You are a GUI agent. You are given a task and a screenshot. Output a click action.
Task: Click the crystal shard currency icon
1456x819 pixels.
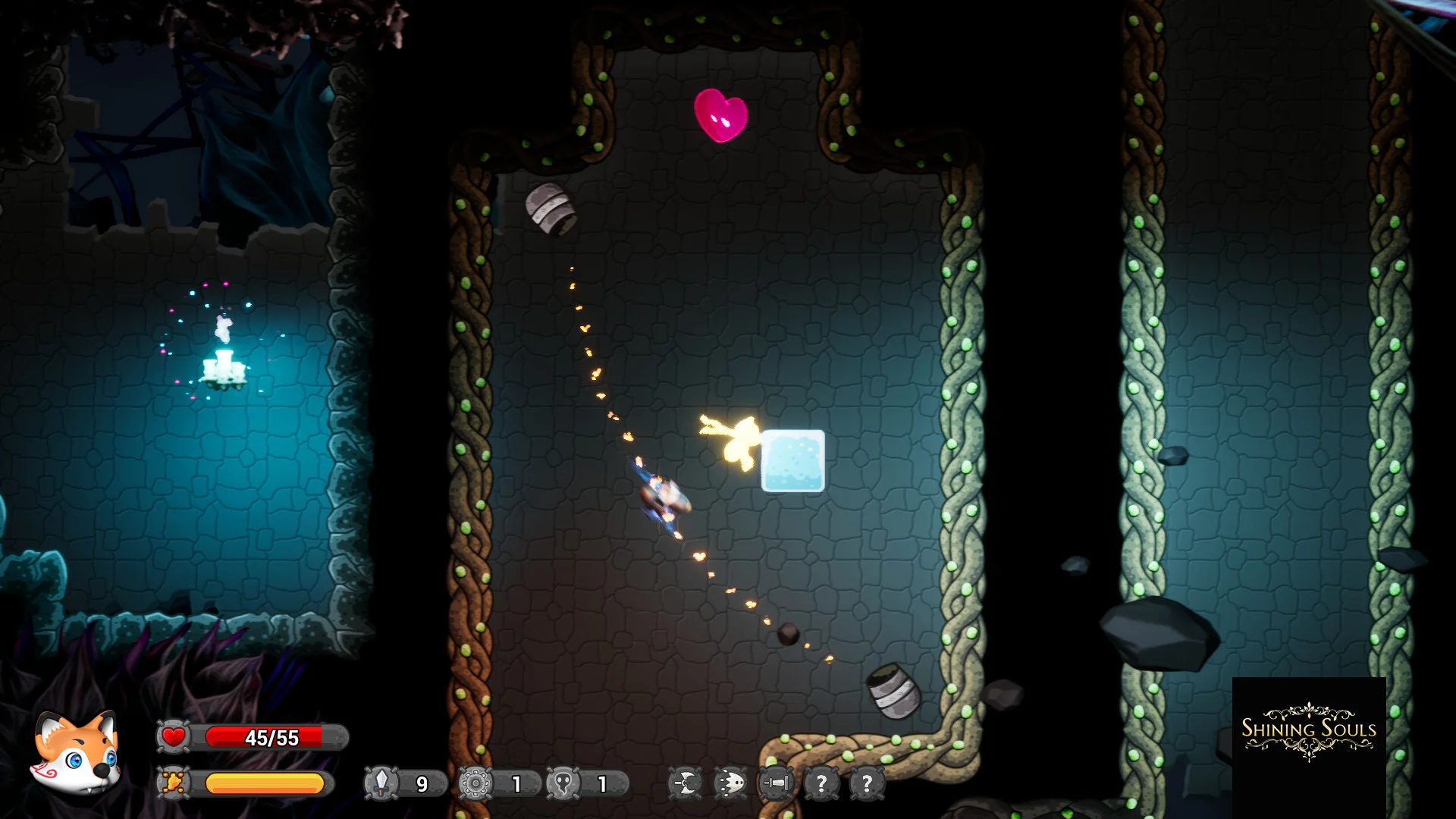point(381,783)
